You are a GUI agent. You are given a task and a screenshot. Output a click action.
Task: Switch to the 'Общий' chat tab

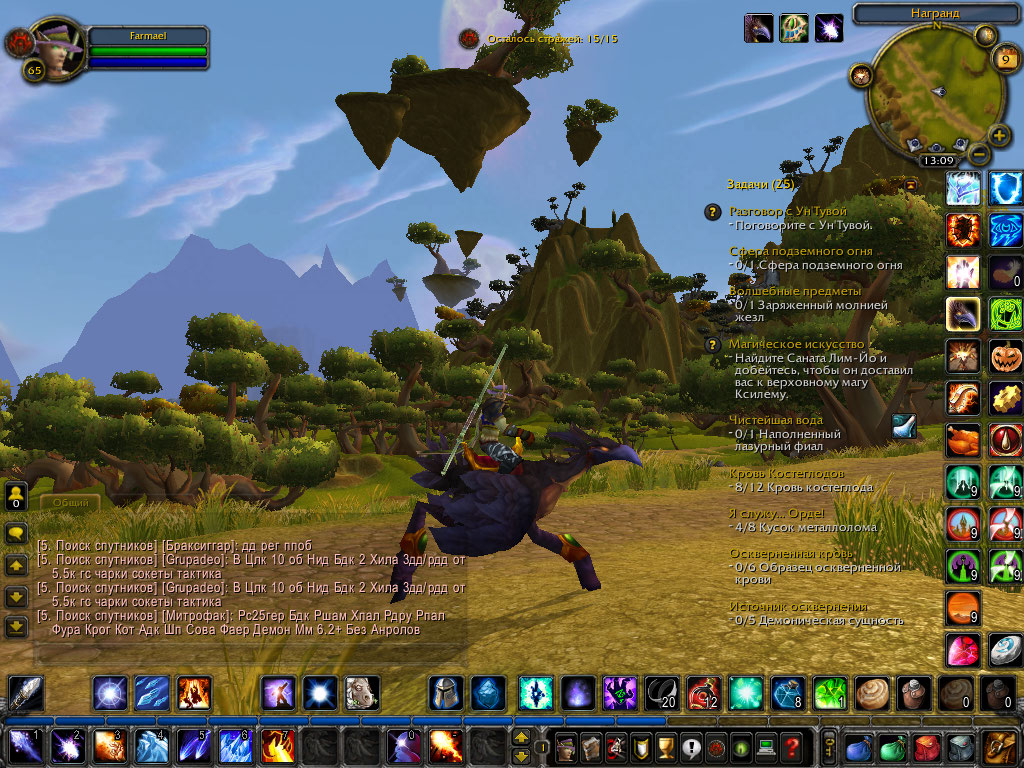(71, 503)
